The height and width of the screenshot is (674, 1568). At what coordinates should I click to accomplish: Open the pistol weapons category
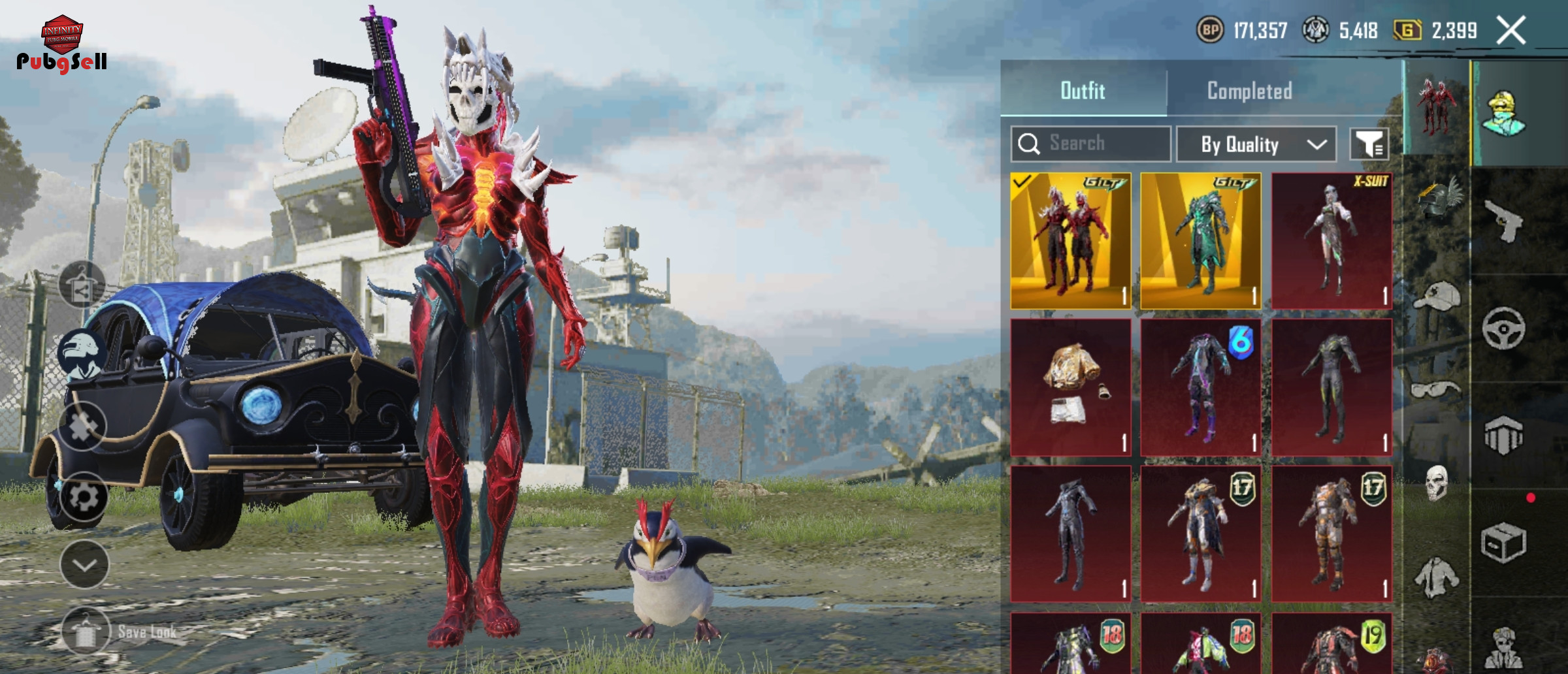click(1504, 221)
